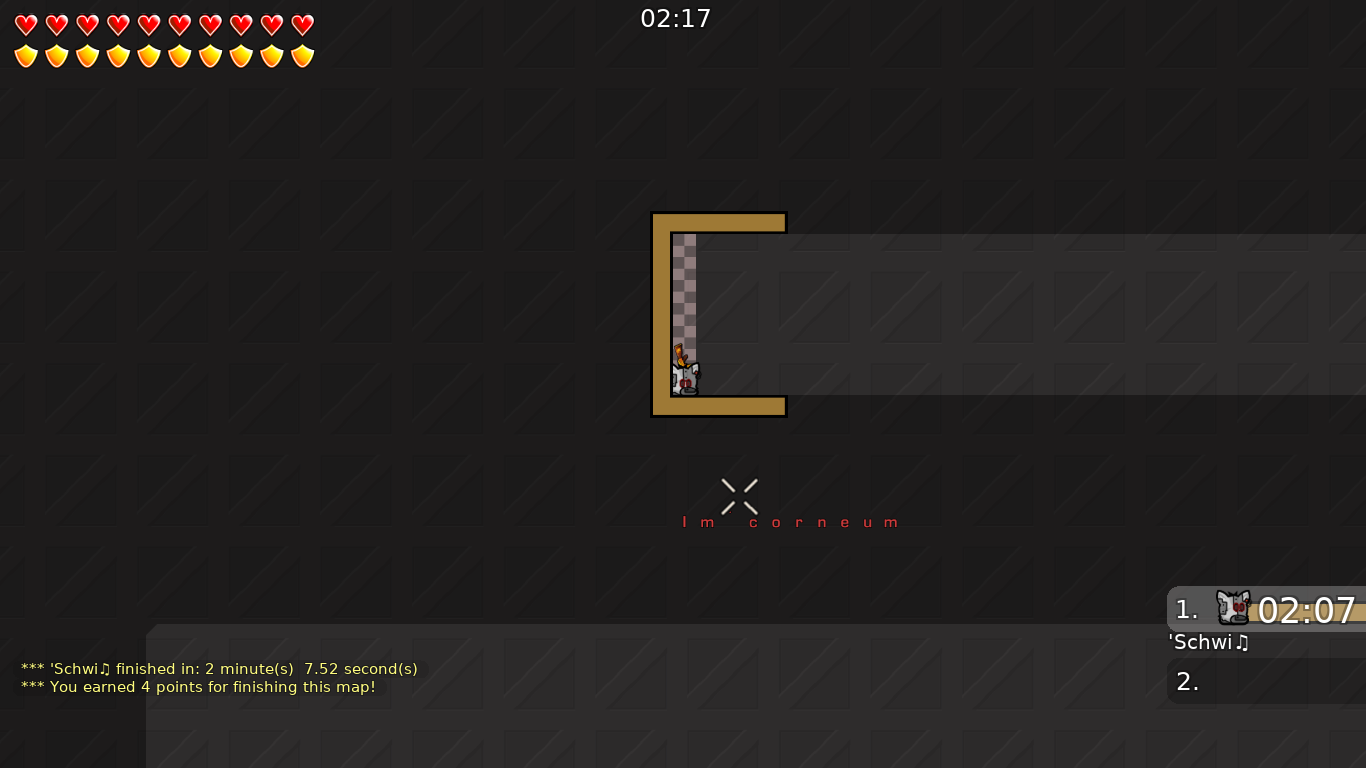
Task: Select the third heart icon from the left
Action: (x=86, y=23)
